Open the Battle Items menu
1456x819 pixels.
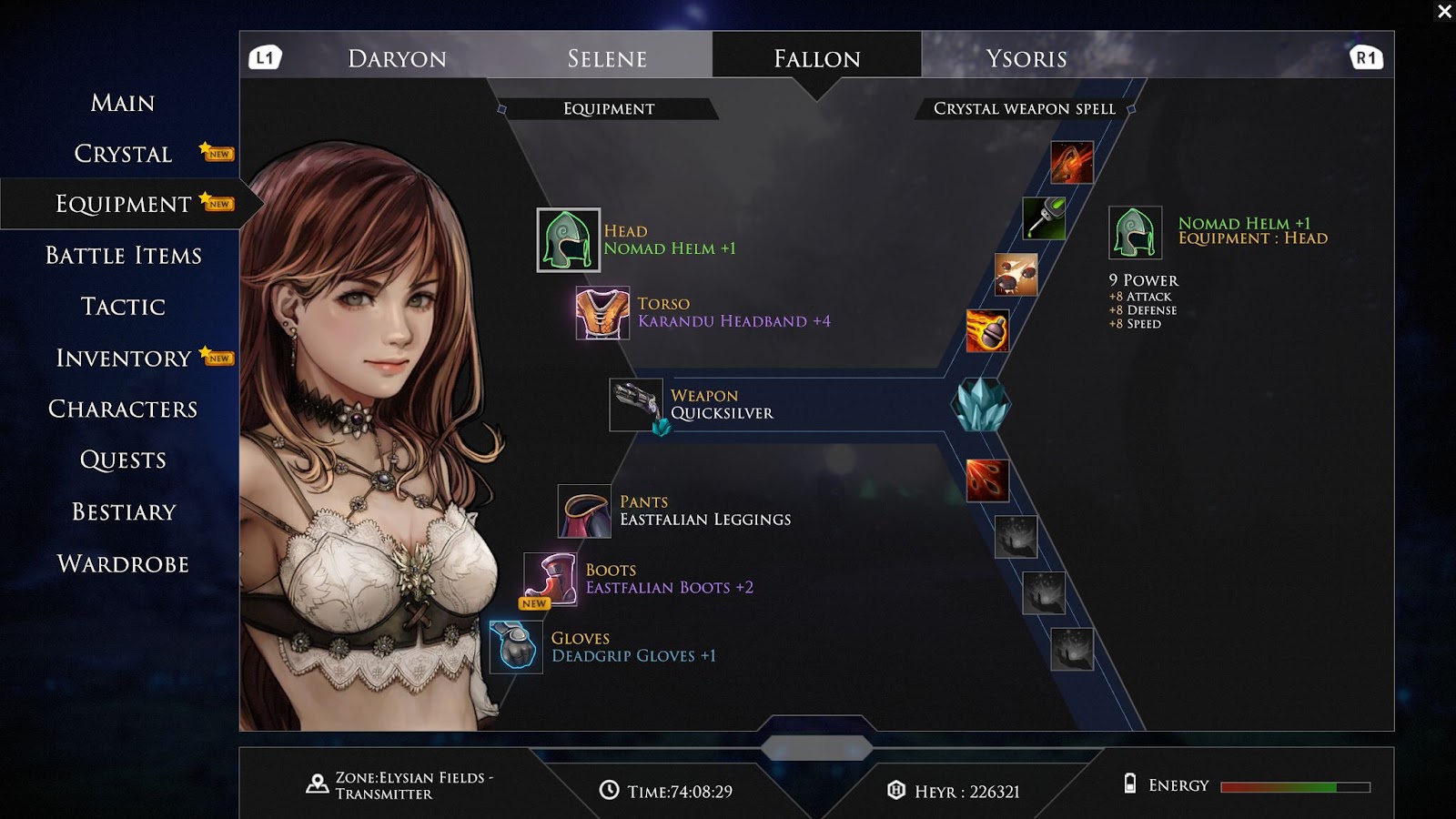[123, 256]
